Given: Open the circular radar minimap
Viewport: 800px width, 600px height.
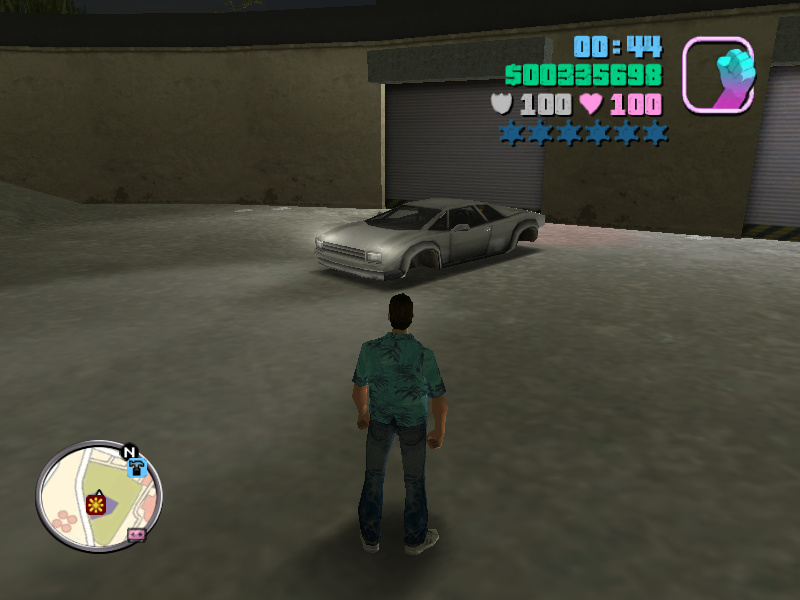Looking at the screenshot, I should click(99, 497).
